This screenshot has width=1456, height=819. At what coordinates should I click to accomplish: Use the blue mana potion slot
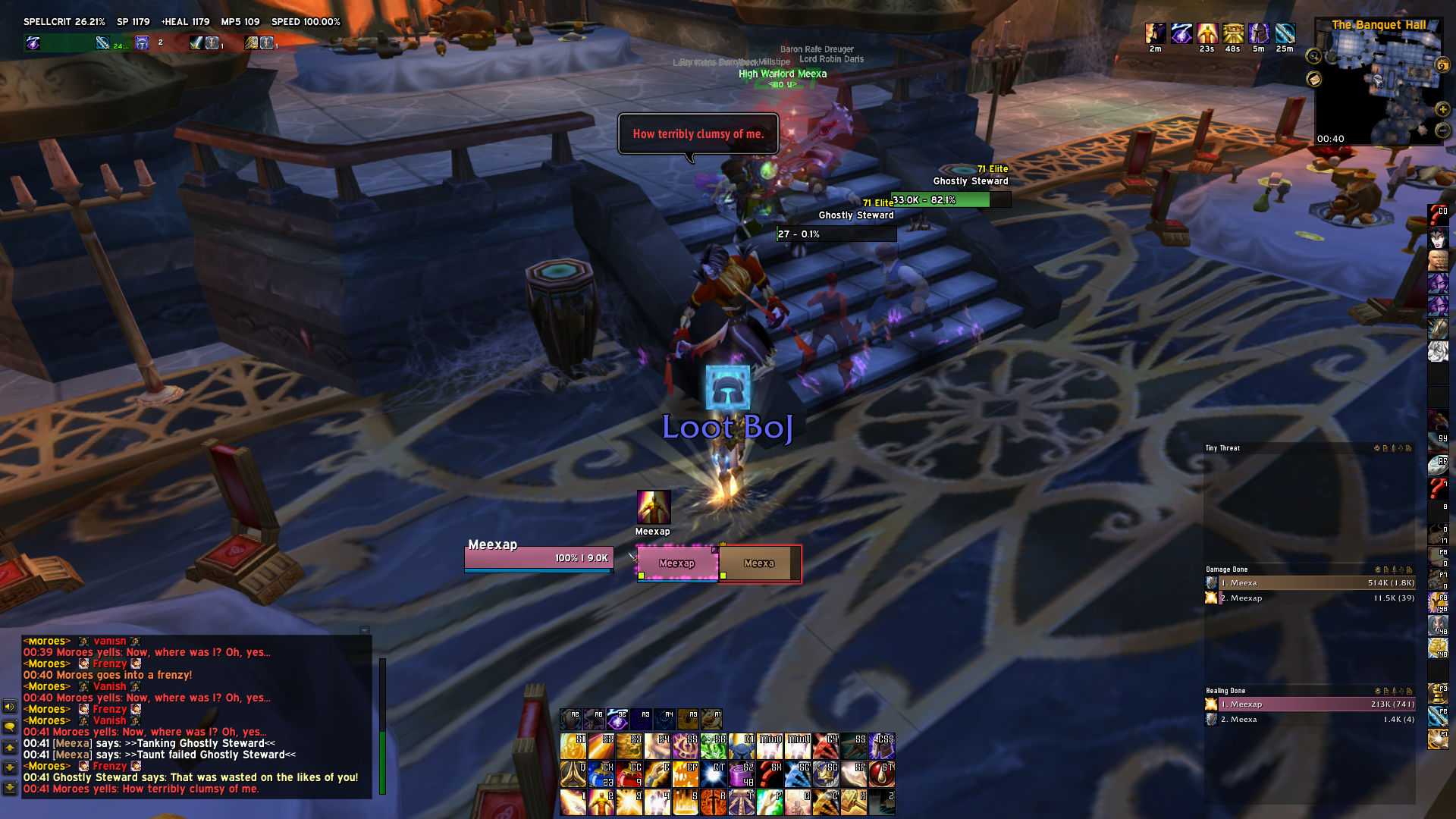pyautogui.click(x=601, y=774)
